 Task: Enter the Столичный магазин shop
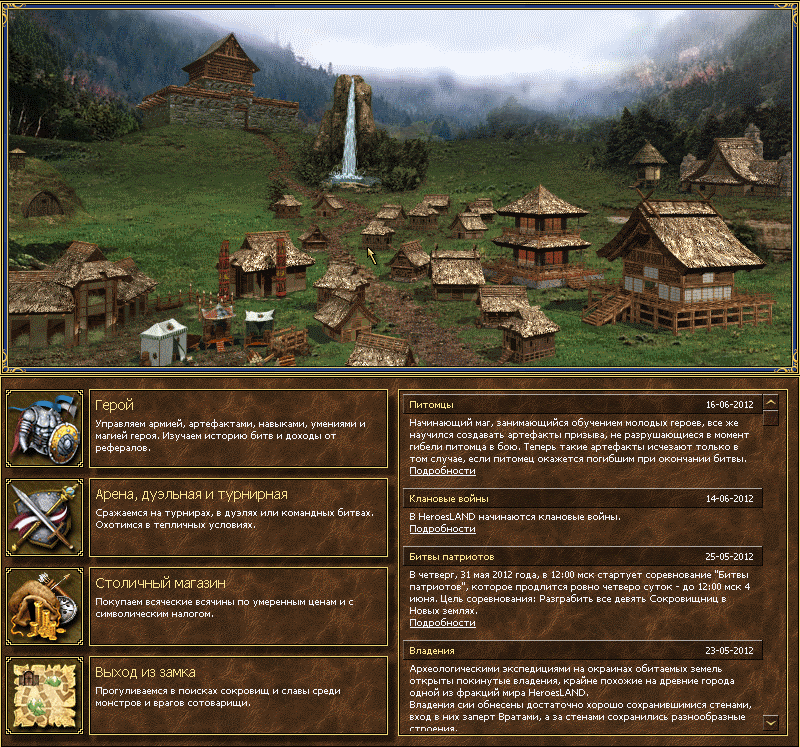click(x=160, y=582)
